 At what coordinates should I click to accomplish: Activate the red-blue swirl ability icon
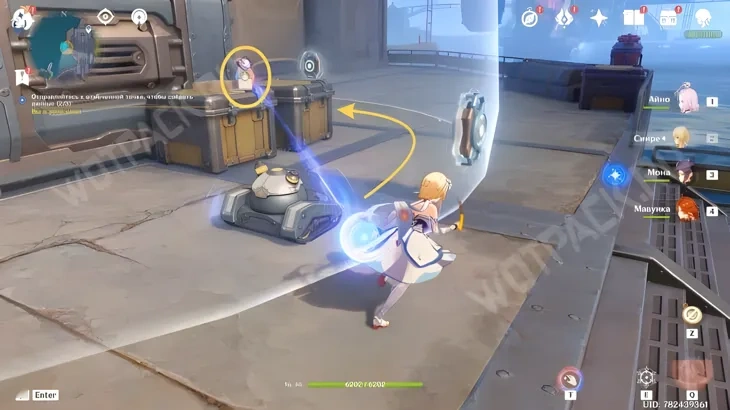point(569,379)
